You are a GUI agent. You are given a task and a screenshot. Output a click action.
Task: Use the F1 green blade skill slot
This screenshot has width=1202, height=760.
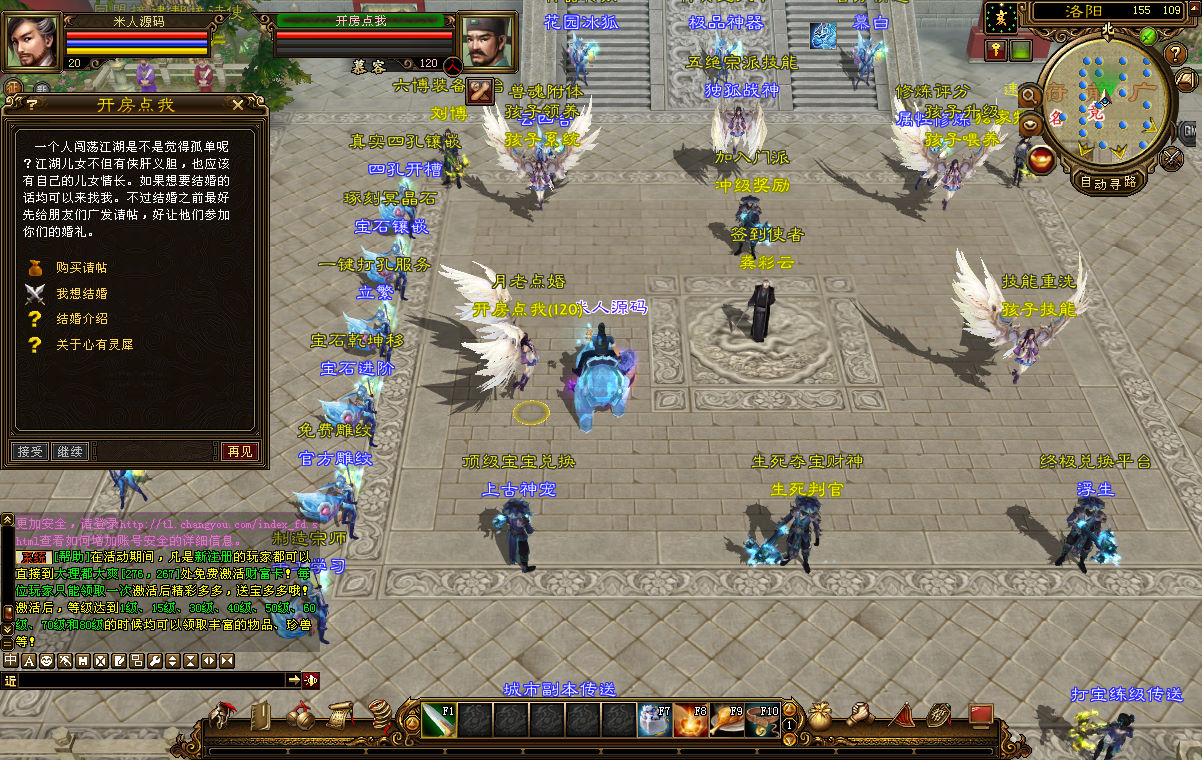(x=440, y=720)
